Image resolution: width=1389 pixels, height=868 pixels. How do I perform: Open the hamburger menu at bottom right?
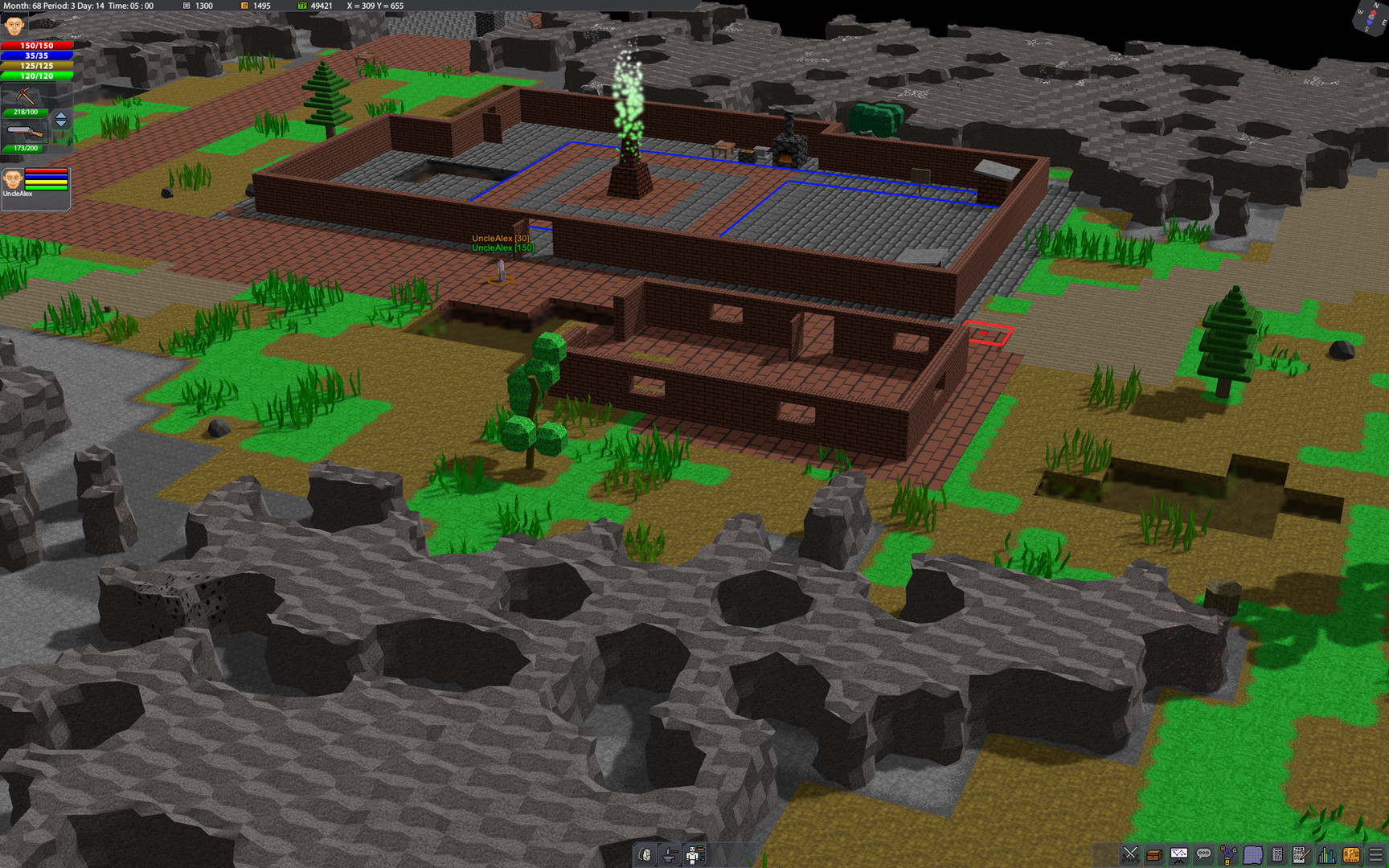point(1376,854)
